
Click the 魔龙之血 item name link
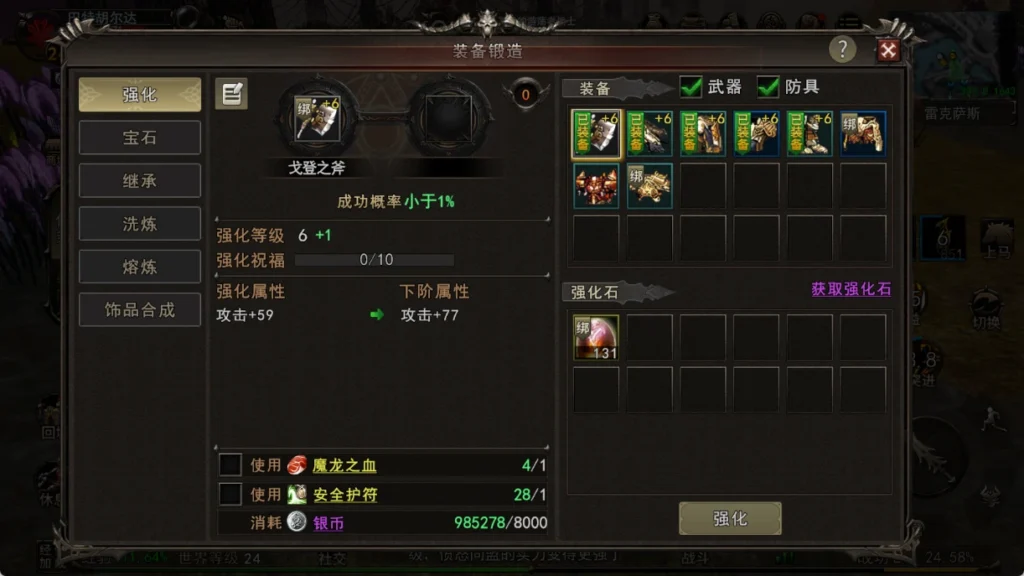344,465
